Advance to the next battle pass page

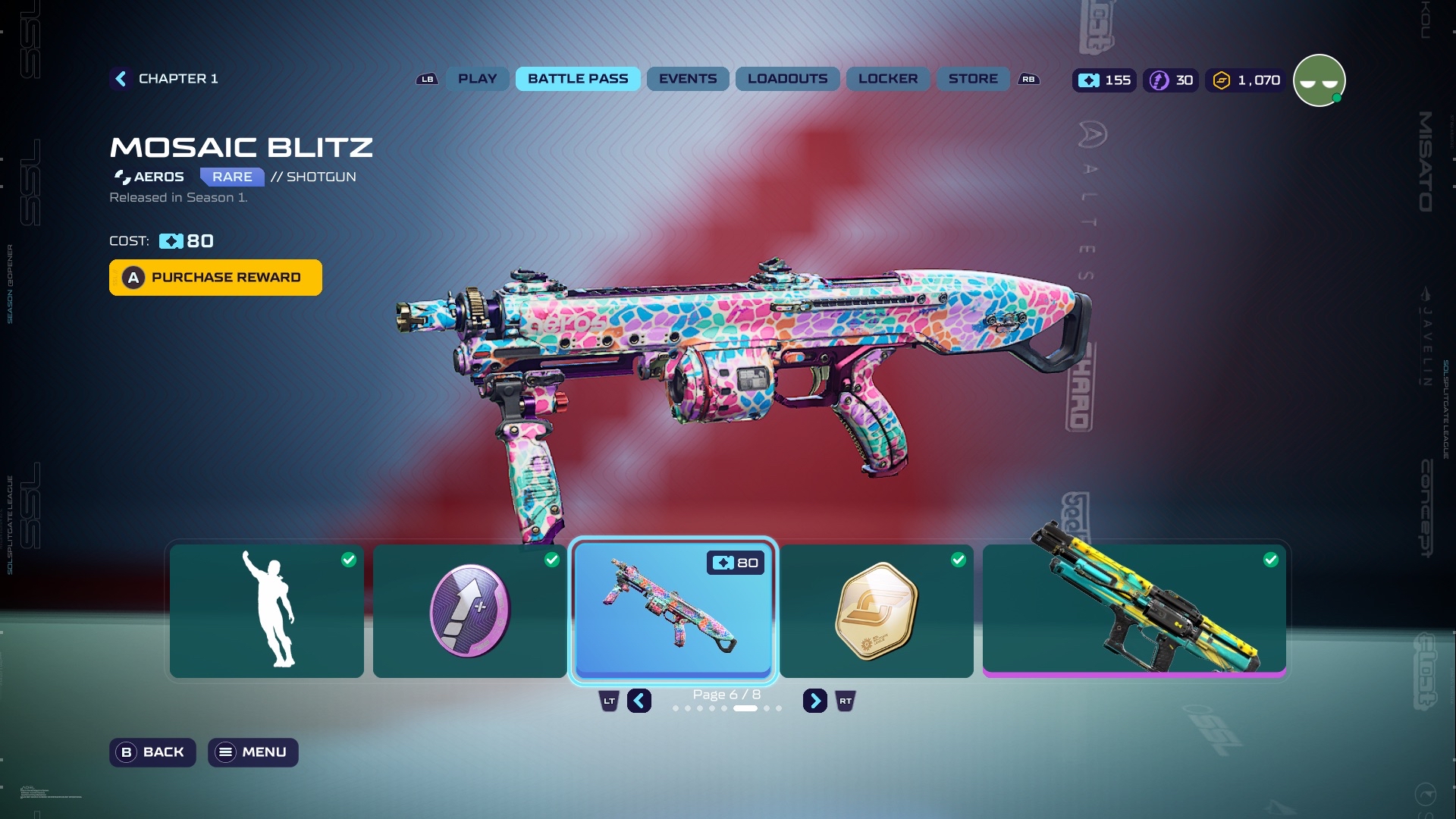(x=814, y=701)
